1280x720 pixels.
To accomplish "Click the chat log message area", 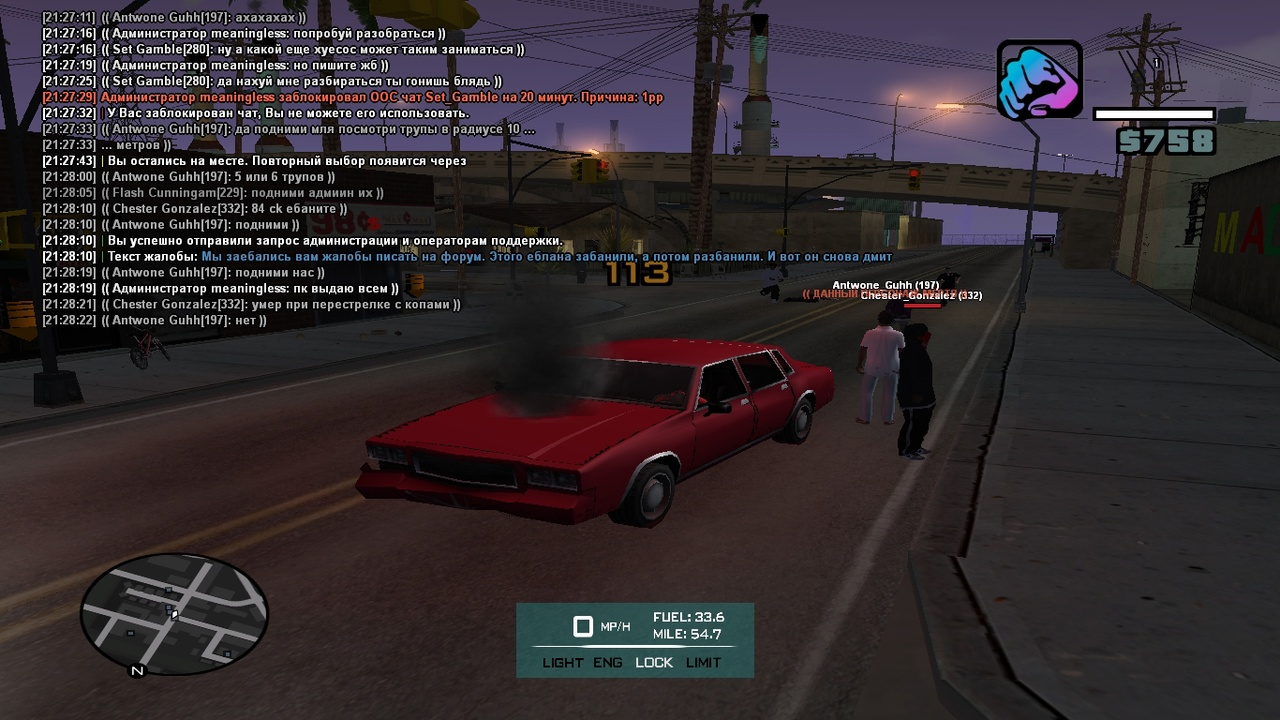I will [350, 168].
